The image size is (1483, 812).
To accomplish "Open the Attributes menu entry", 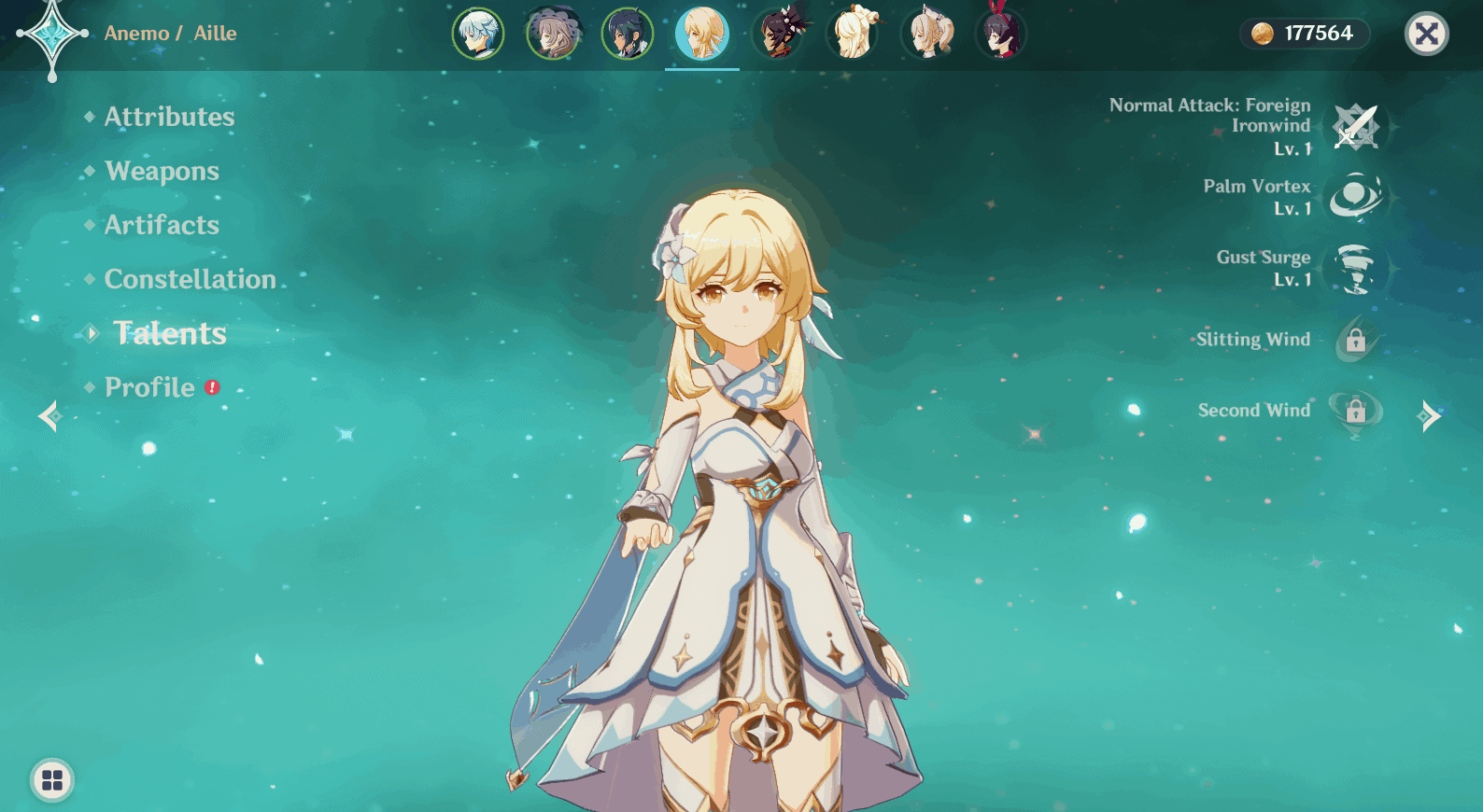I will pyautogui.click(x=169, y=117).
